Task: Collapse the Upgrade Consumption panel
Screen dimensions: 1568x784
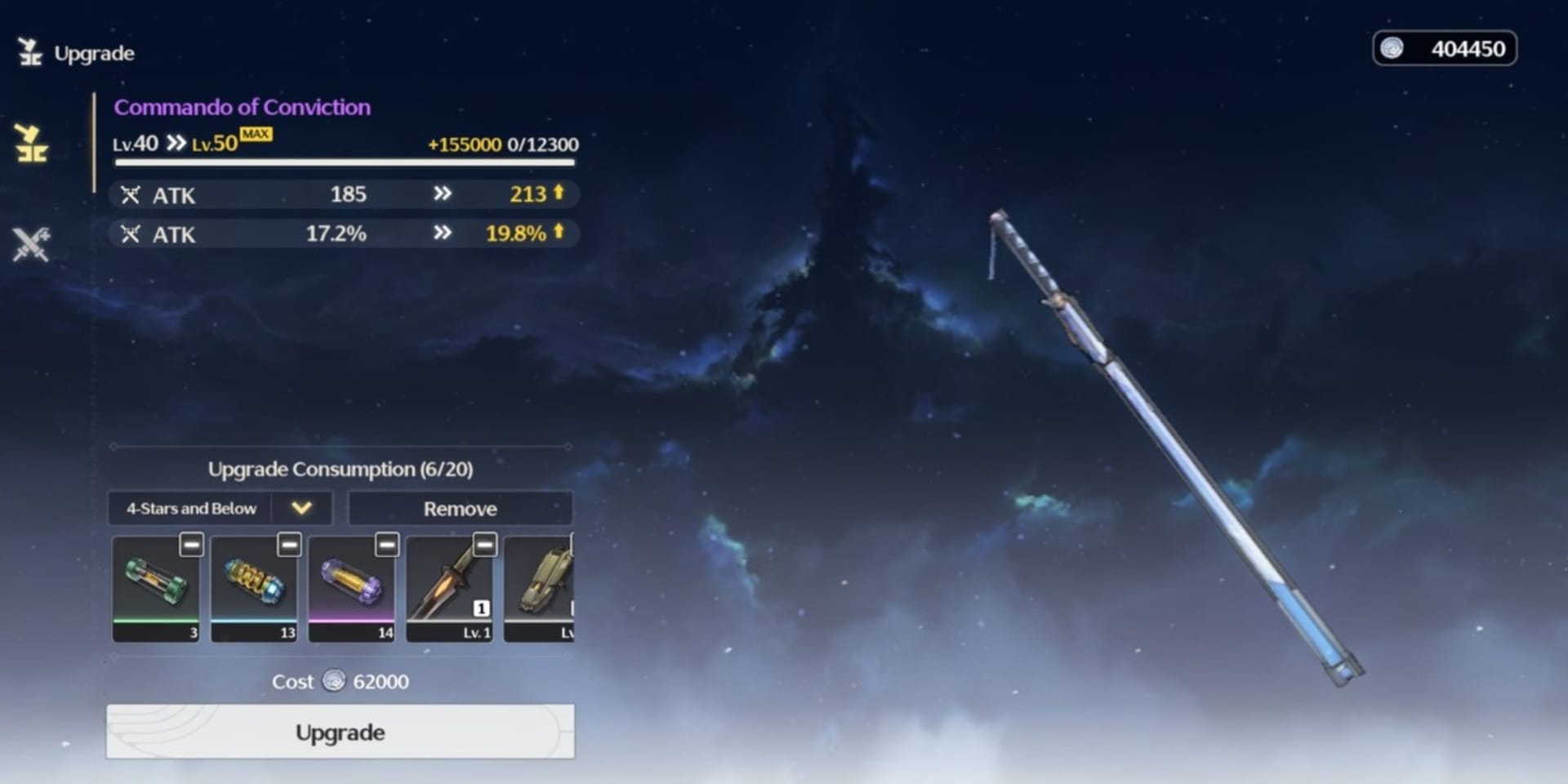Action: 341,469
